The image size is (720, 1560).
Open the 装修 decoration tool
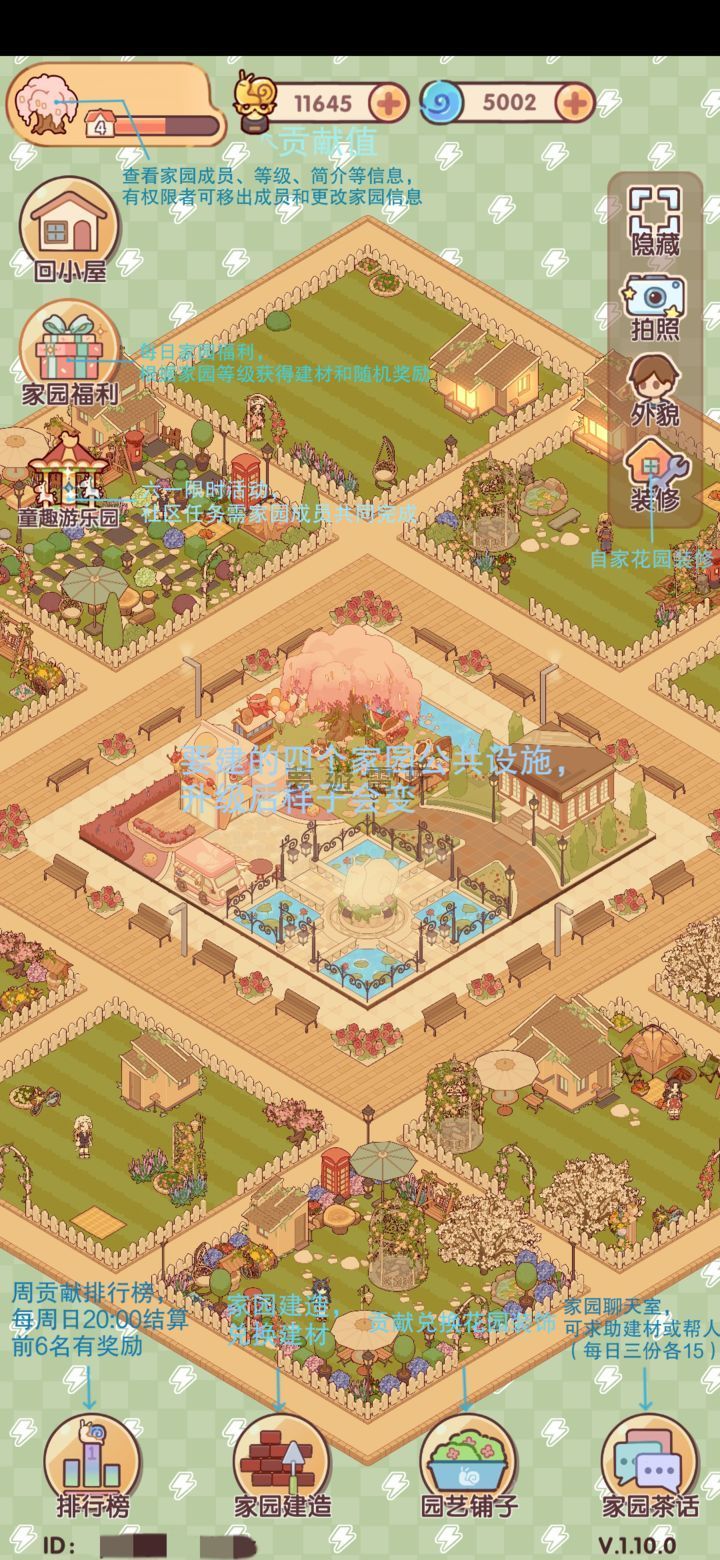click(655, 473)
